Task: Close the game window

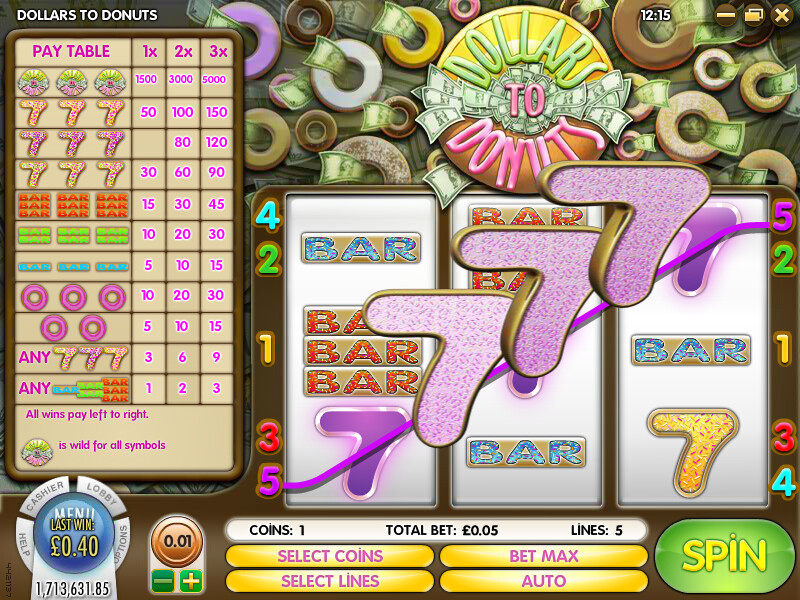Action: [781, 15]
